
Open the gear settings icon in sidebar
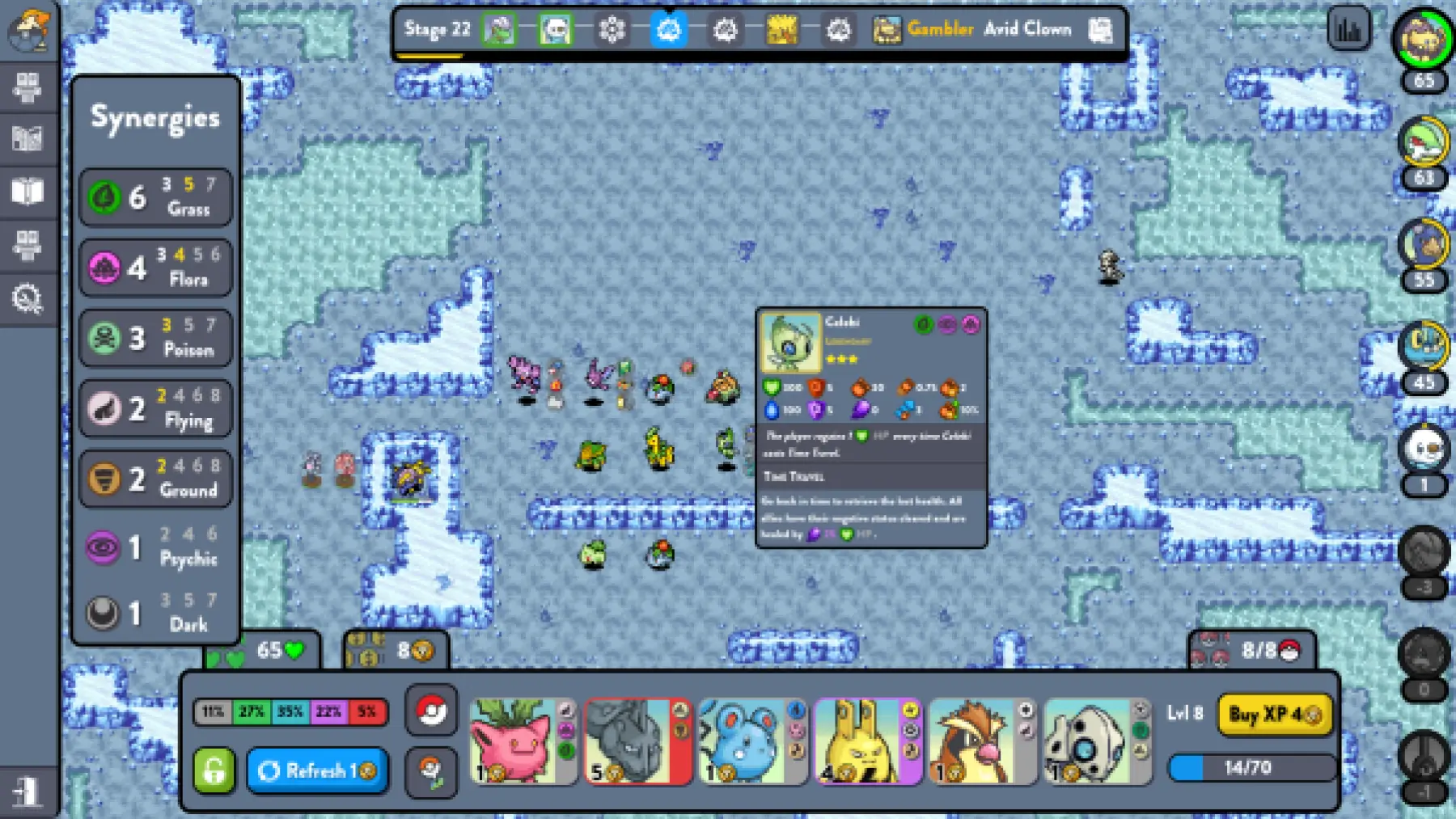pos(28,298)
